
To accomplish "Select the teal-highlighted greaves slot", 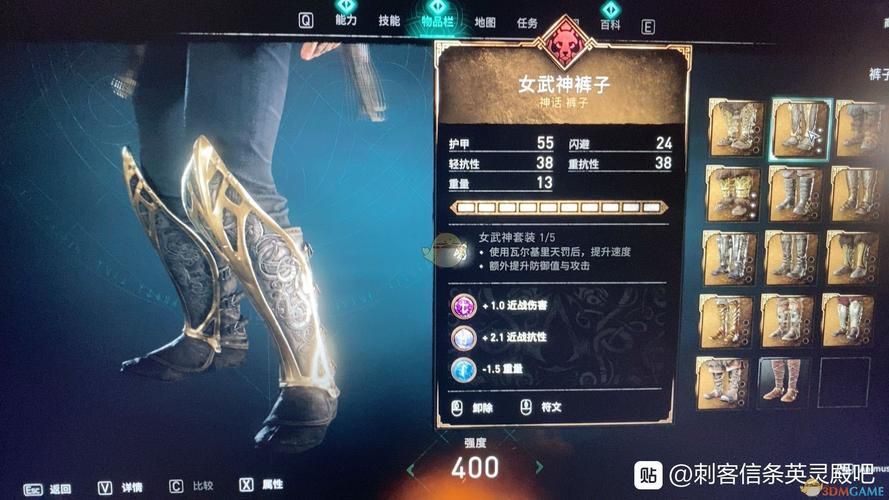I will [799, 129].
